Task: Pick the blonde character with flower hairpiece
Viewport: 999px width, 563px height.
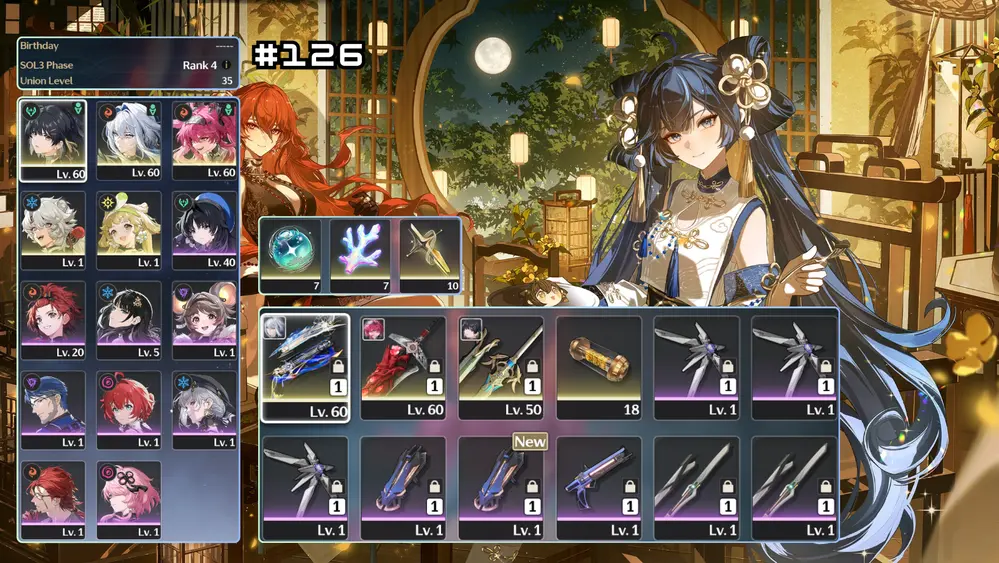Action: (x=129, y=230)
